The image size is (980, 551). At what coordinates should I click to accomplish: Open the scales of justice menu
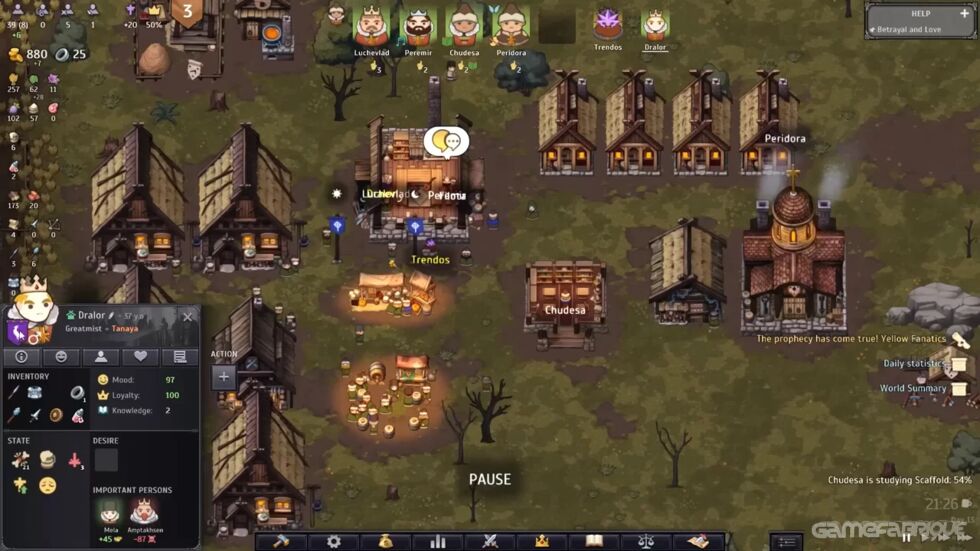coord(646,541)
